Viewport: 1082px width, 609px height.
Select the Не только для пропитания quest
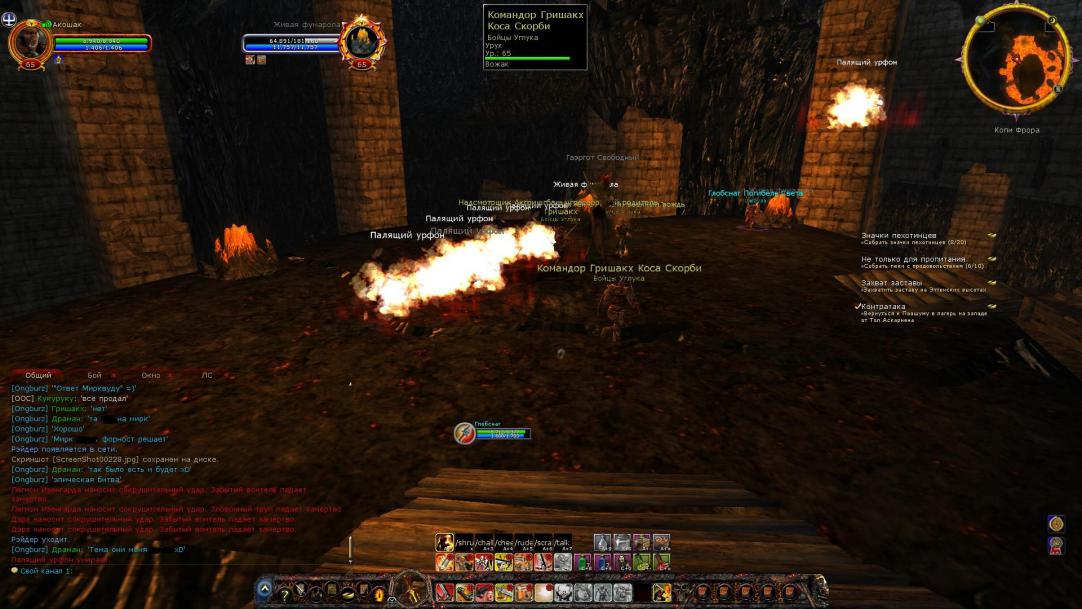click(x=913, y=259)
